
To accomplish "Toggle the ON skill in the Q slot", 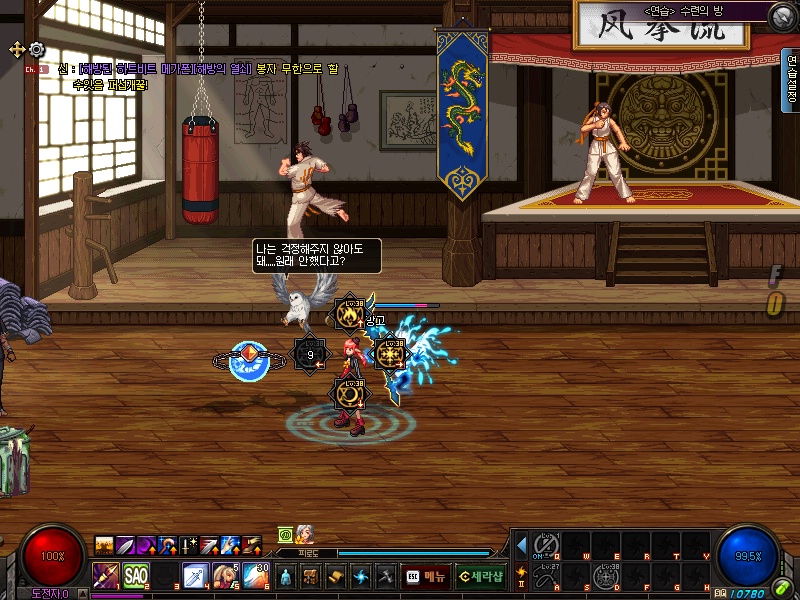I will click(545, 545).
